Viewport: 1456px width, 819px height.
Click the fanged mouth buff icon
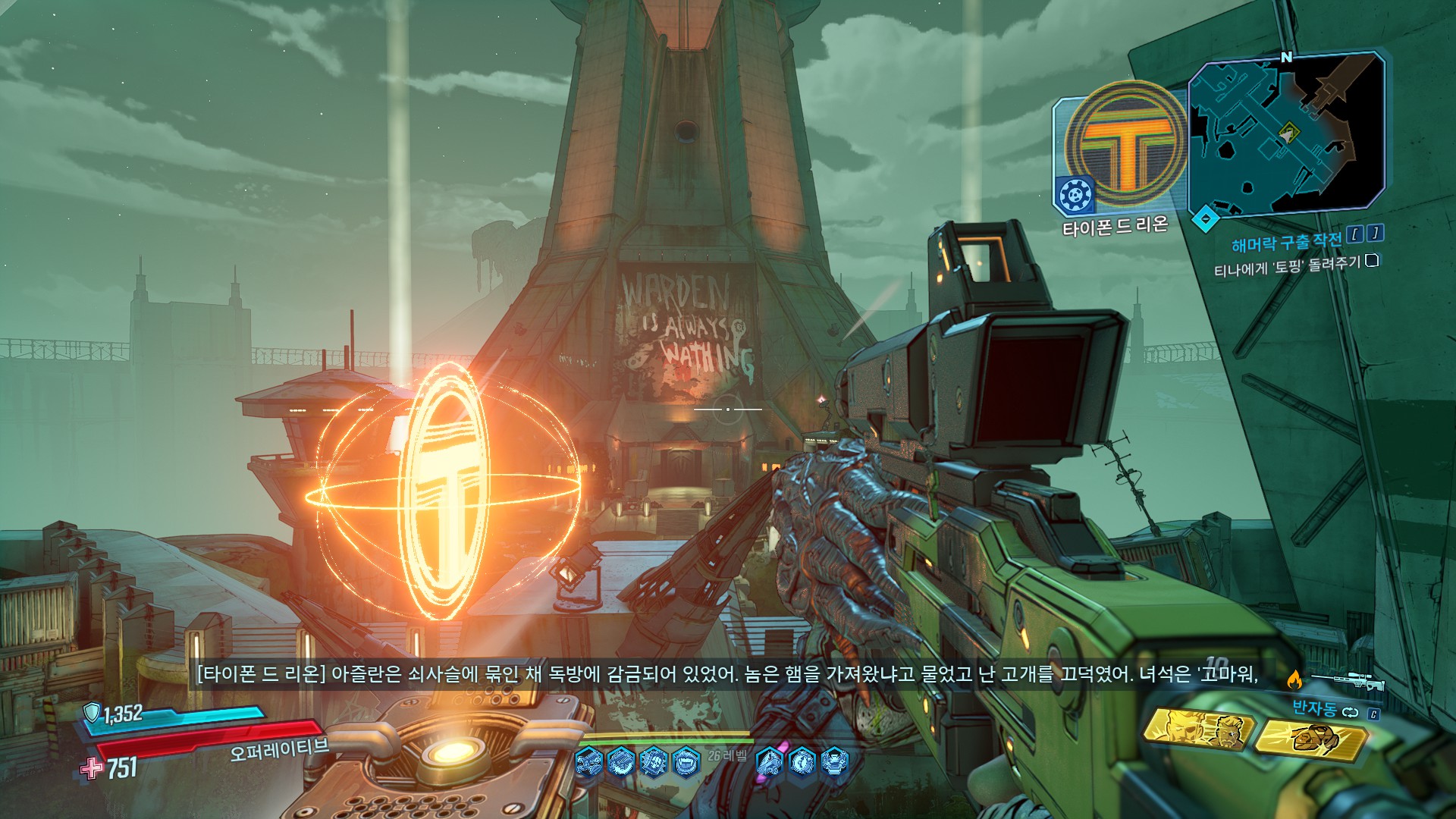click(x=686, y=760)
